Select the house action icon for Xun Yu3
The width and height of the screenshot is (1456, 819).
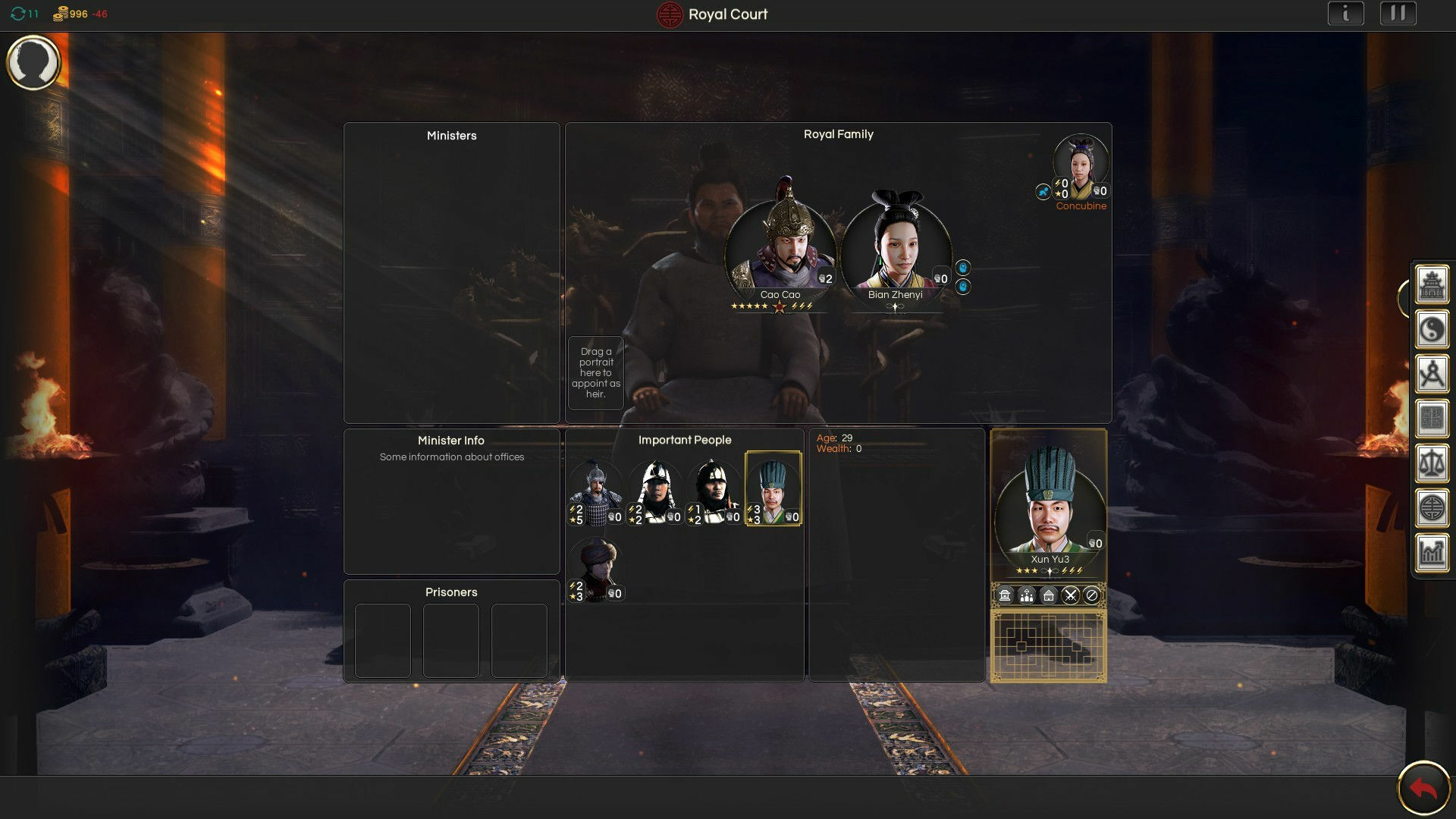1049,595
